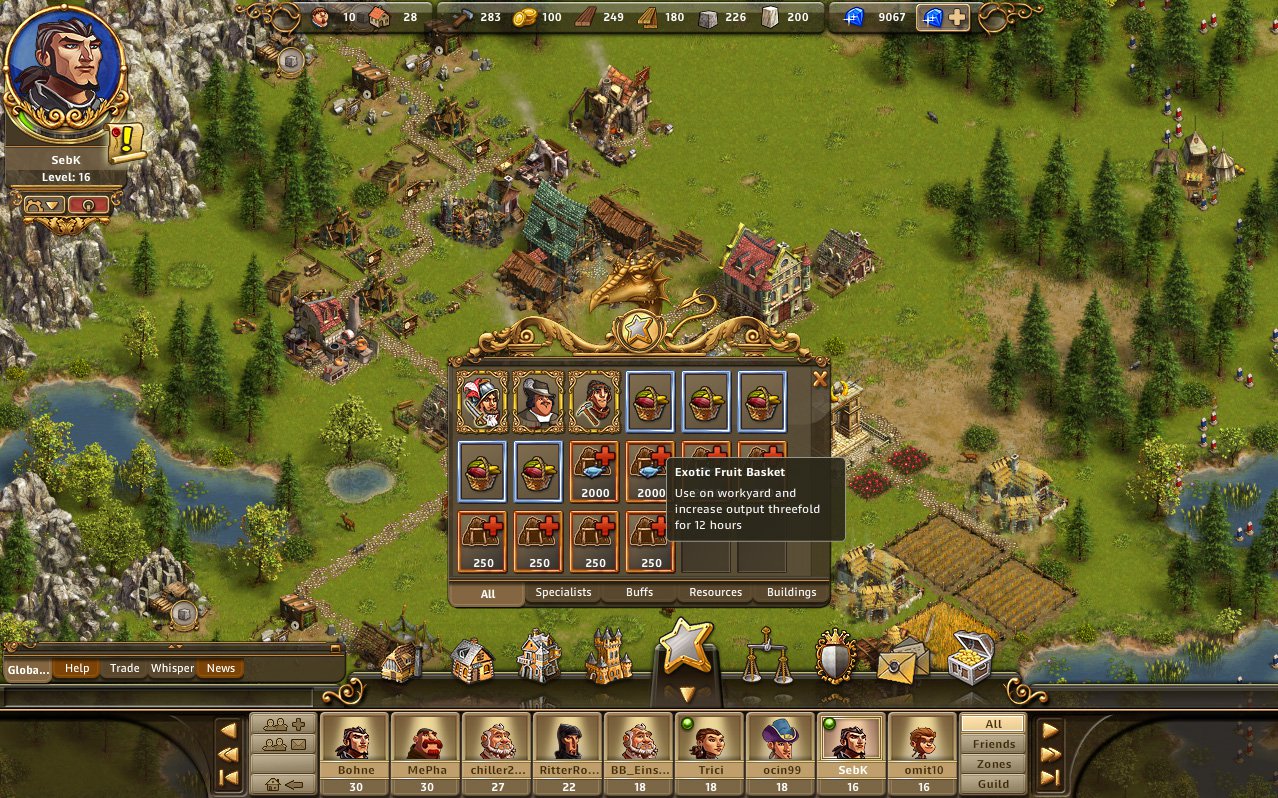
Task: Filter the friends list by Guild
Action: 993,784
